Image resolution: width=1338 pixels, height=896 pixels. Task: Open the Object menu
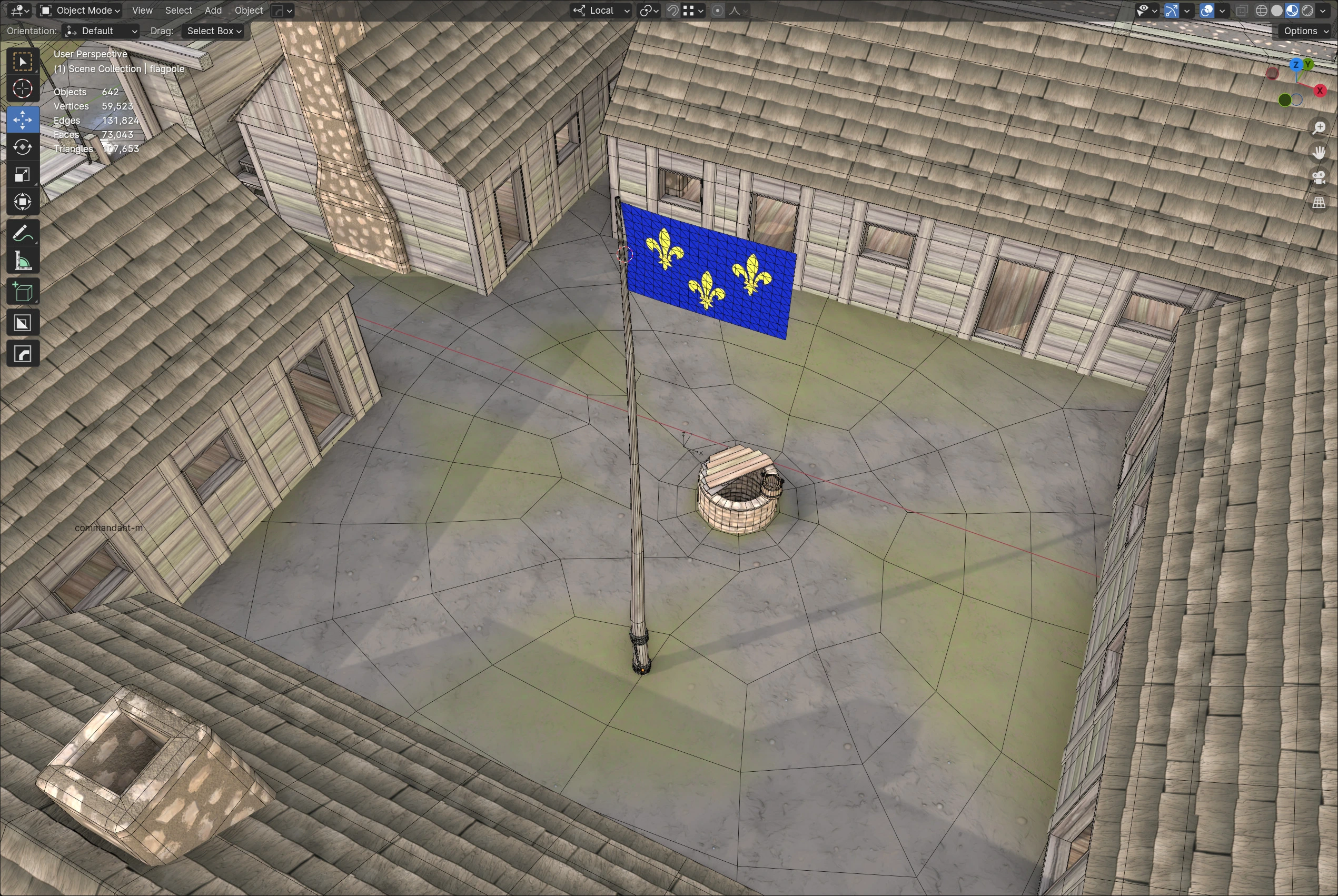(249, 11)
